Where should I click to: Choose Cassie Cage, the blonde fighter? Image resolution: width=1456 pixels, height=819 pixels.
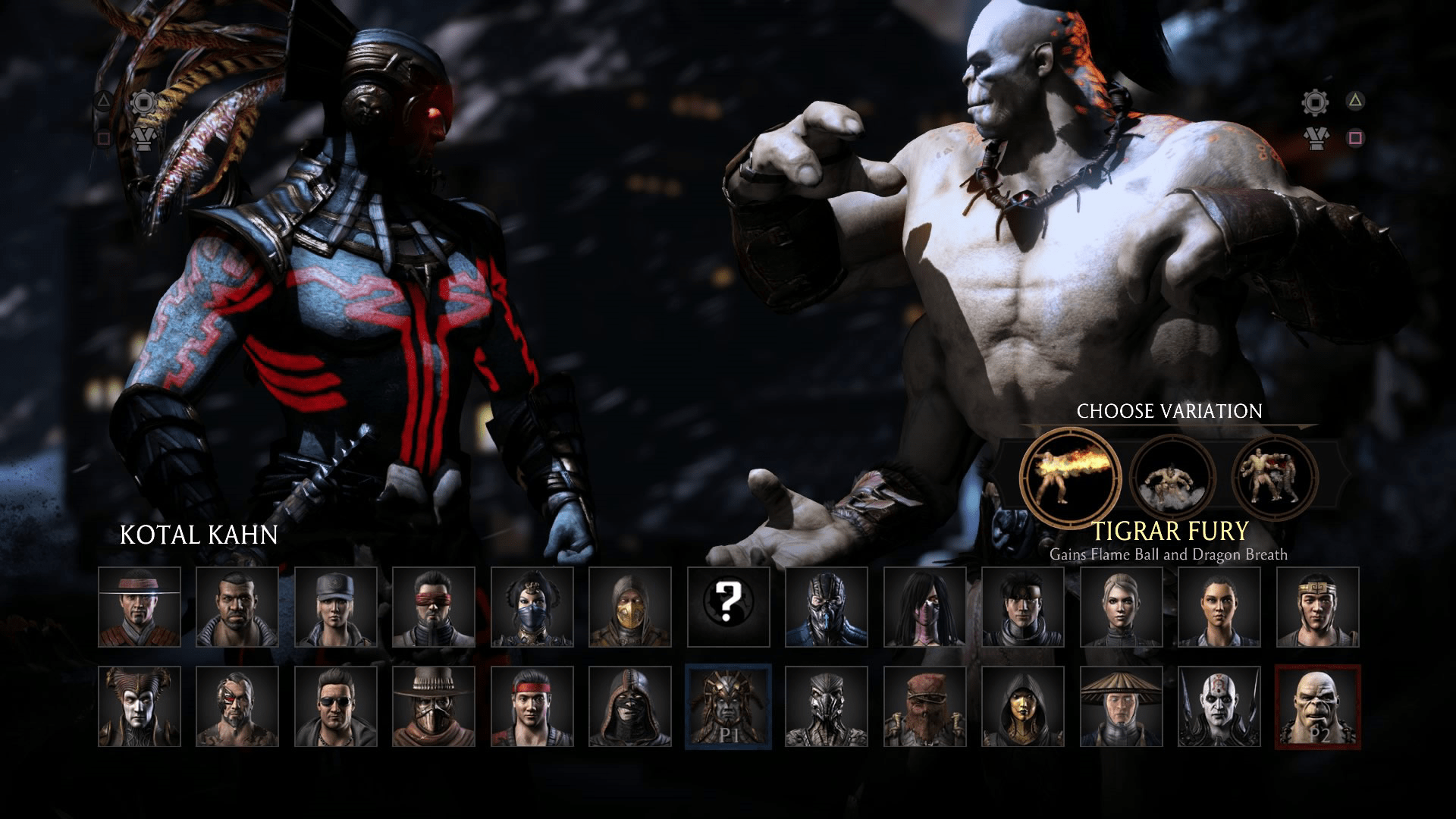tap(1121, 607)
